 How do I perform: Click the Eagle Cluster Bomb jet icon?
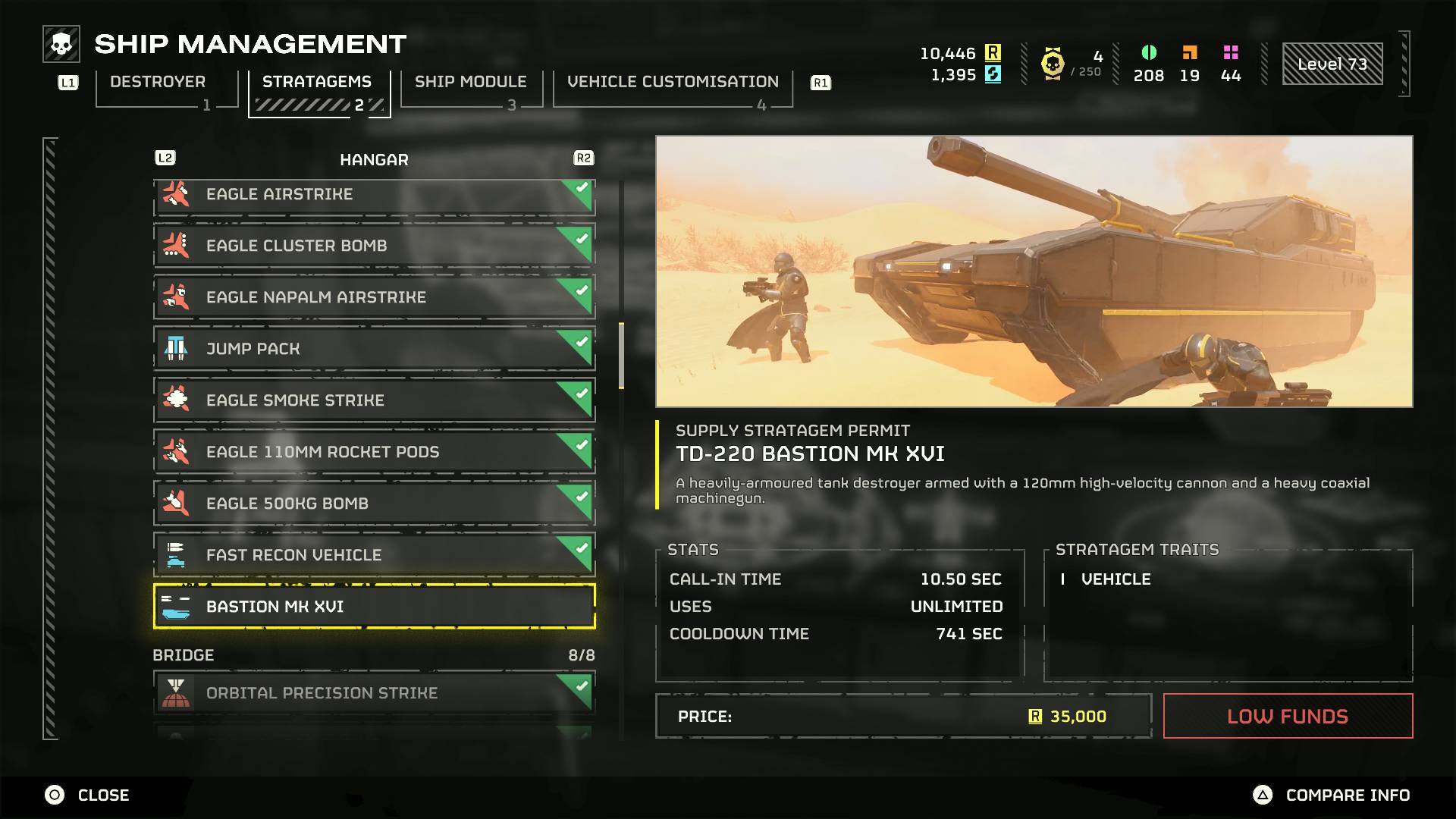(177, 246)
